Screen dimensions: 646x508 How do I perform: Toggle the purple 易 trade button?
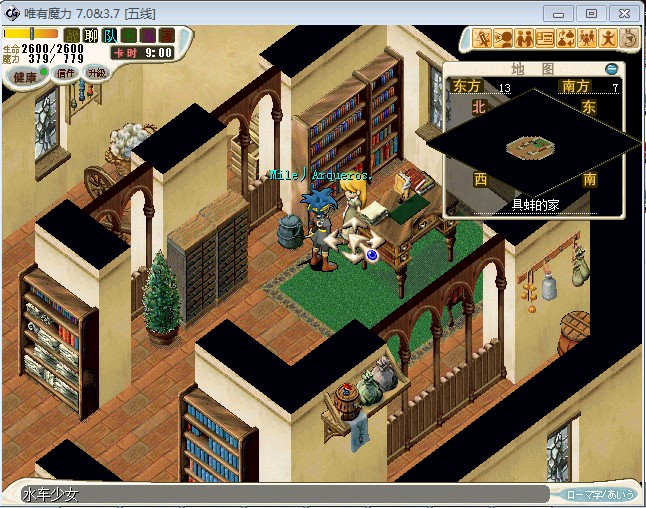tap(147, 36)
